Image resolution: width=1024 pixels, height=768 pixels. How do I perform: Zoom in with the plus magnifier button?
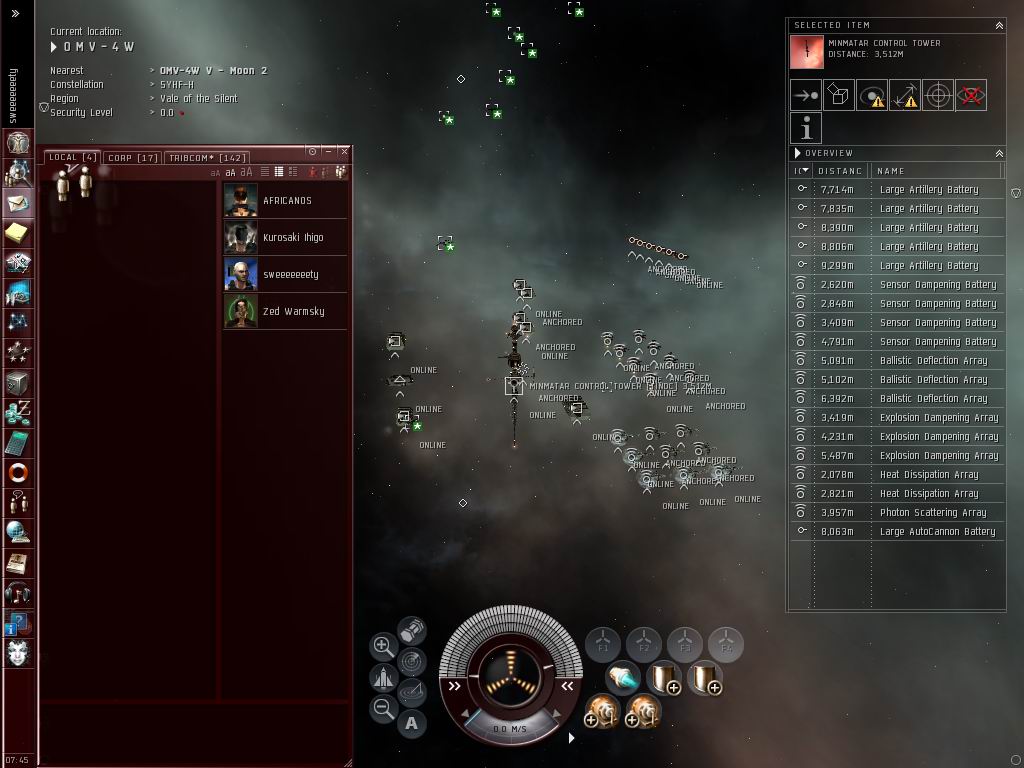pyautogui.click(x=383, y=646)
